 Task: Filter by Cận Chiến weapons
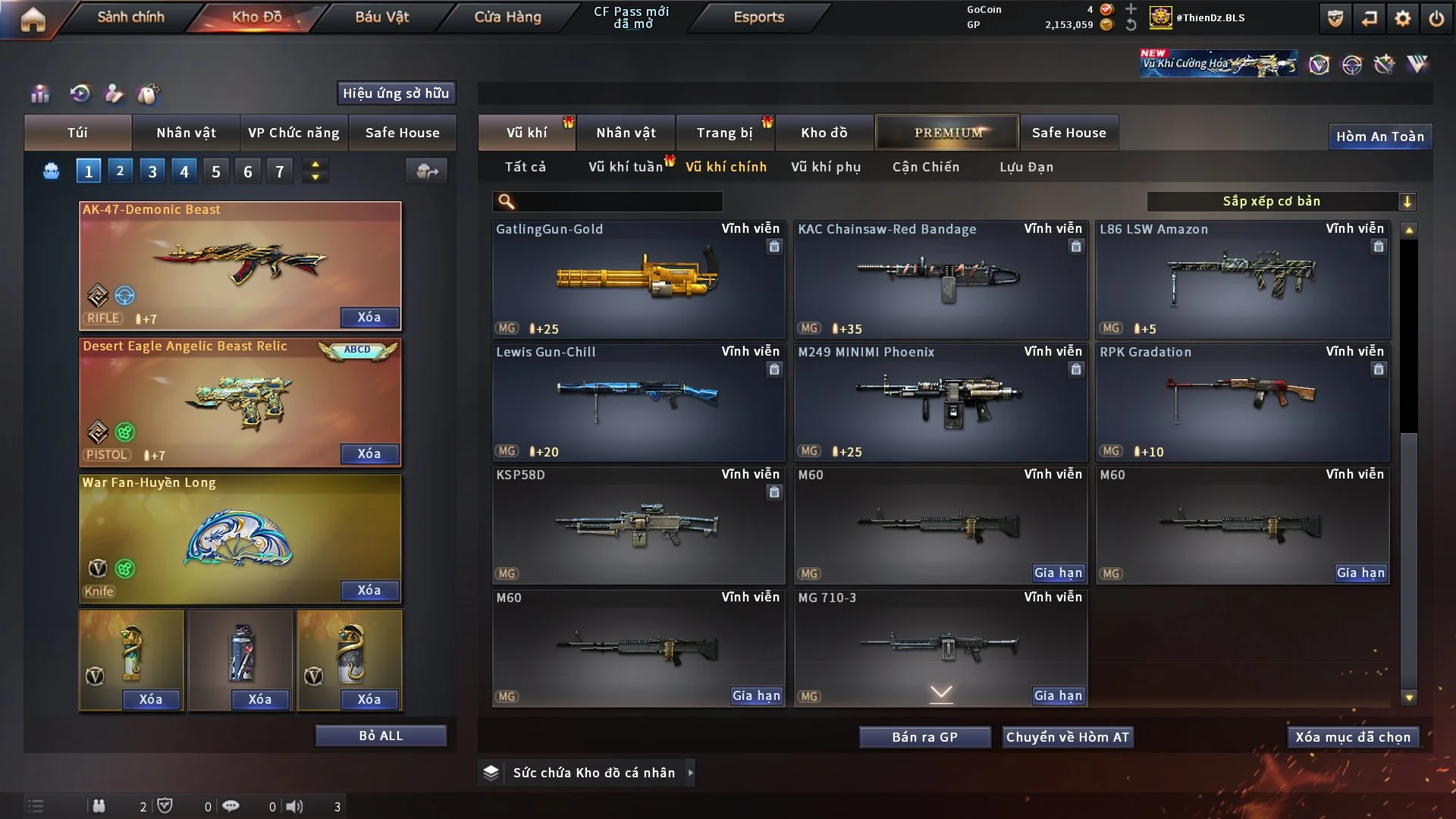click(925, 167)
